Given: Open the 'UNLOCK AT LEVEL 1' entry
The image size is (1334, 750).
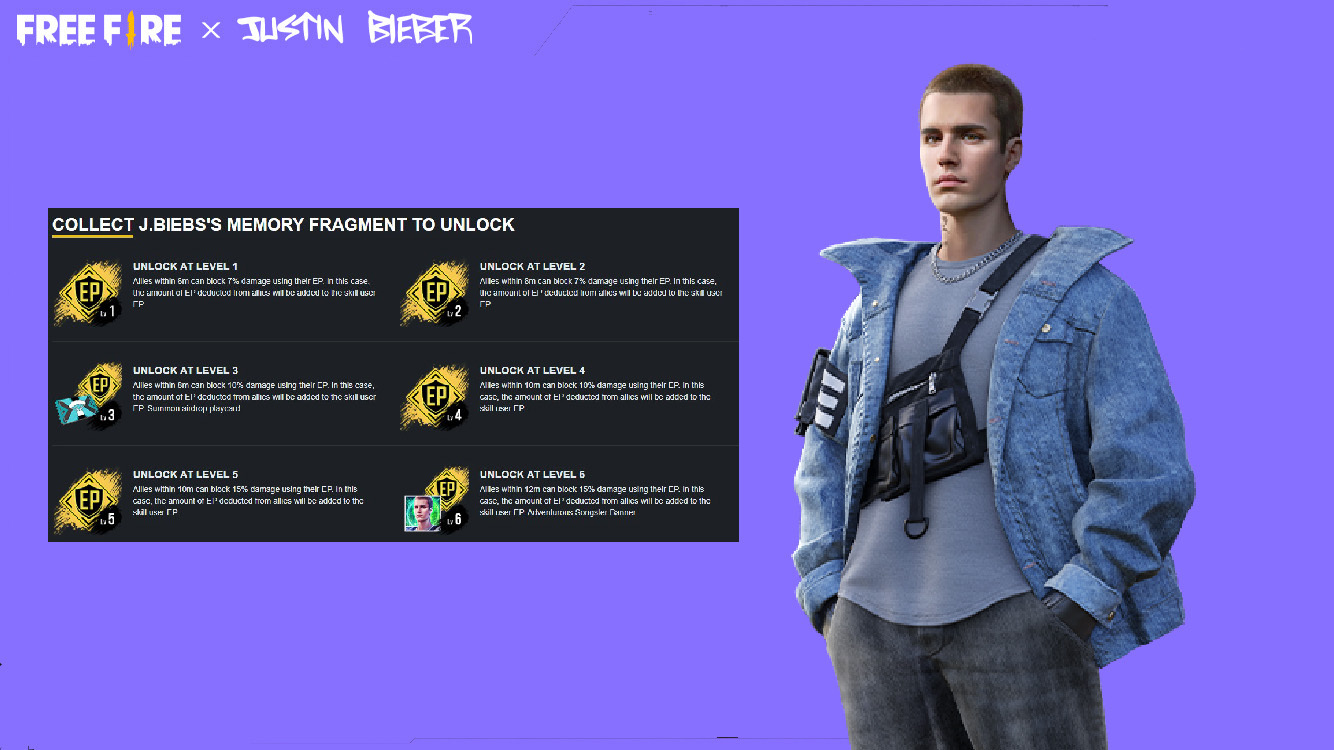Looking at the screenshot, I should click(185, 265).
